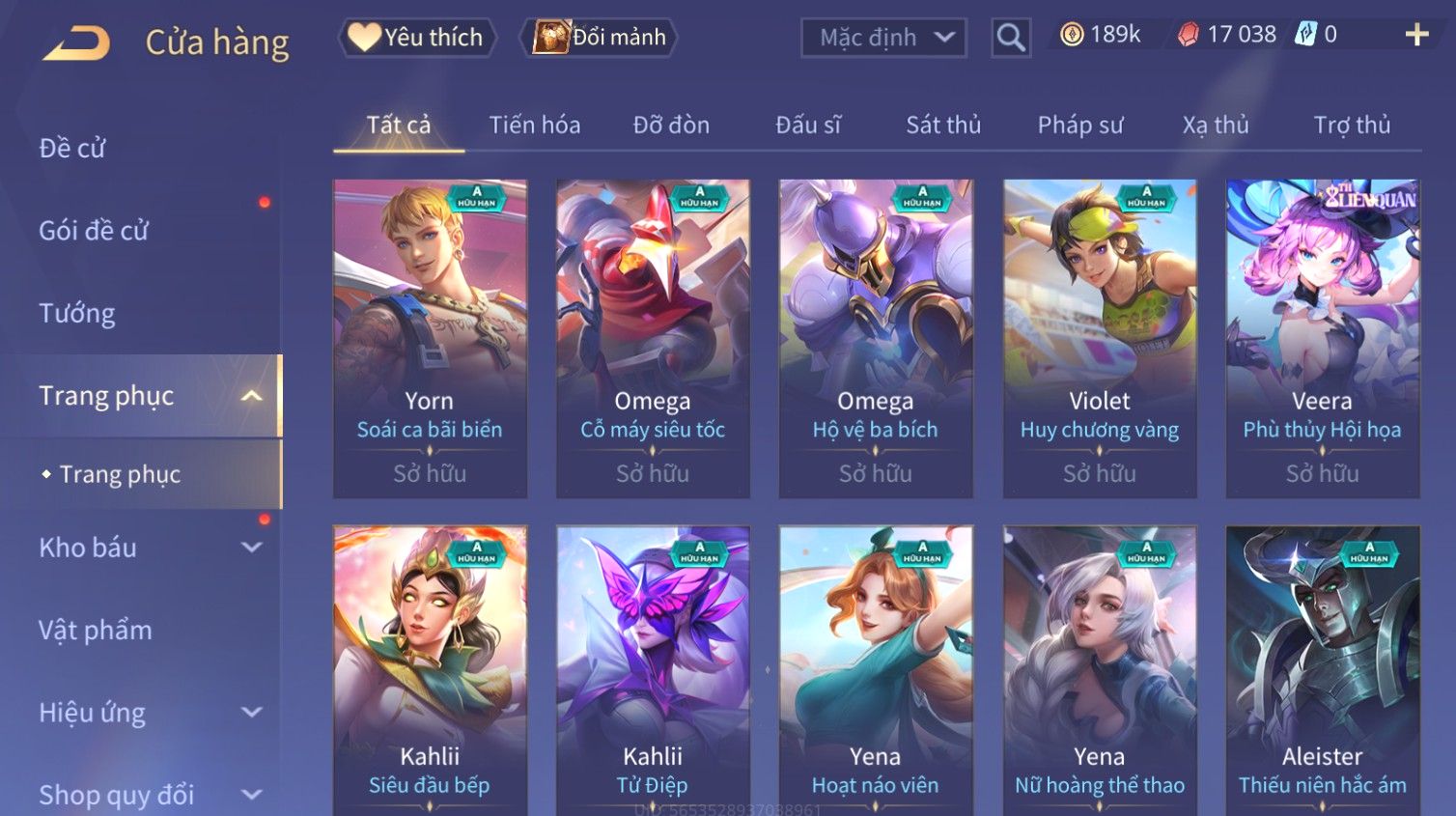The image size is (1456, 816).
Task: Click the magnifying glass search button
Action: [1010, 38]
